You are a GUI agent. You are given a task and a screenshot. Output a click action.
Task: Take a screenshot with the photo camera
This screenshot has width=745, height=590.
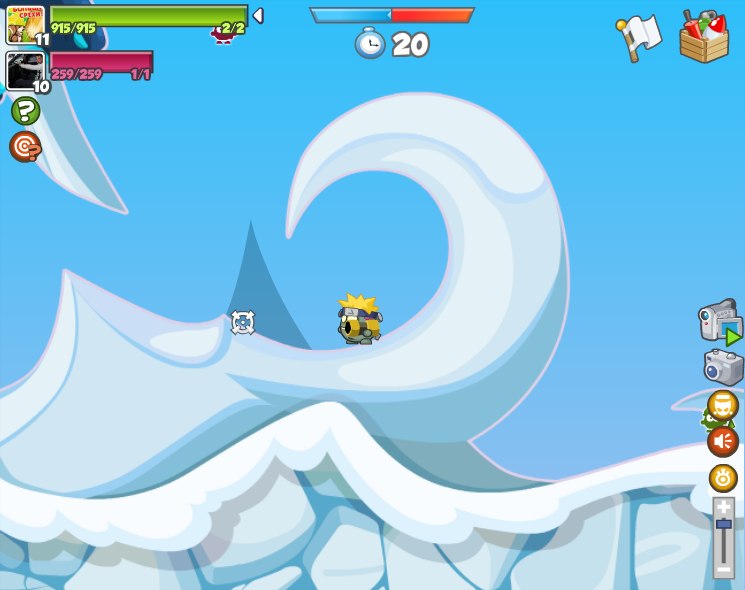724,367
